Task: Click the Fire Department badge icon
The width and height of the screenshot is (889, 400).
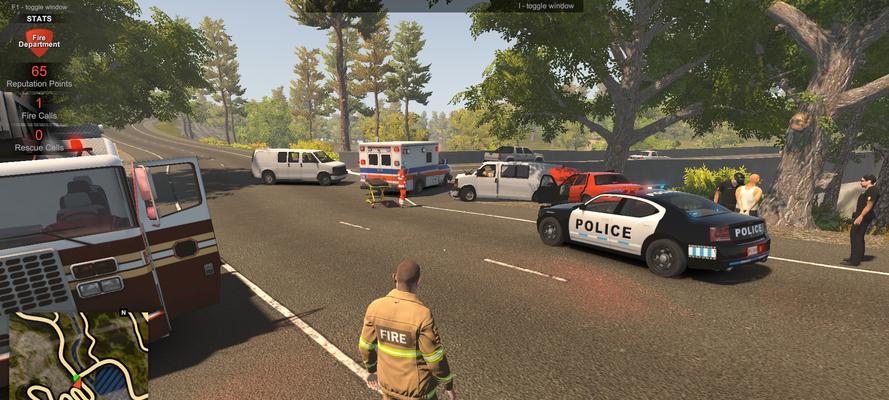Action: tap(39, 41)
